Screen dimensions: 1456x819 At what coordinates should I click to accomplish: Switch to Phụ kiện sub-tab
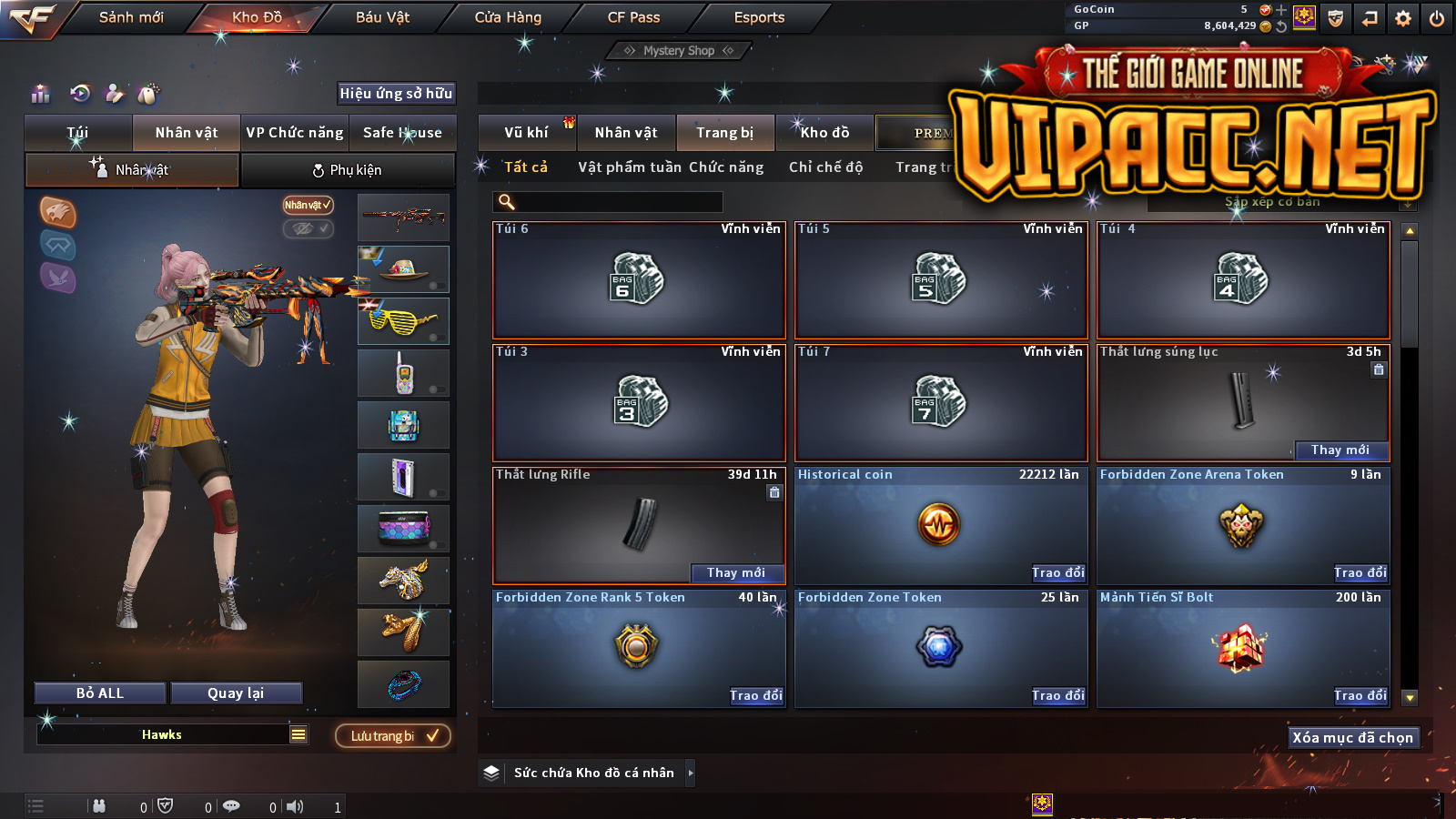pyautogui.click(x=348, y=170)
